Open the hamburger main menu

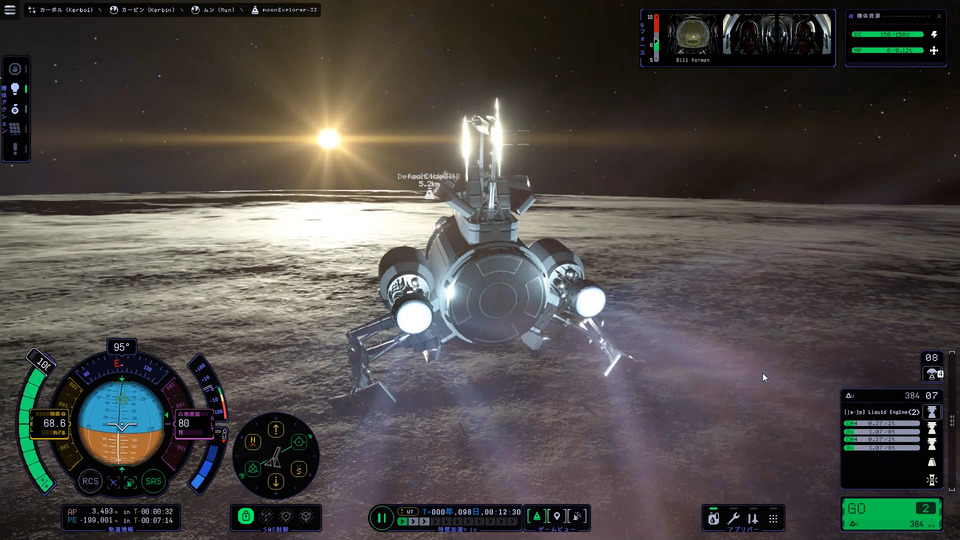[11, 10]
